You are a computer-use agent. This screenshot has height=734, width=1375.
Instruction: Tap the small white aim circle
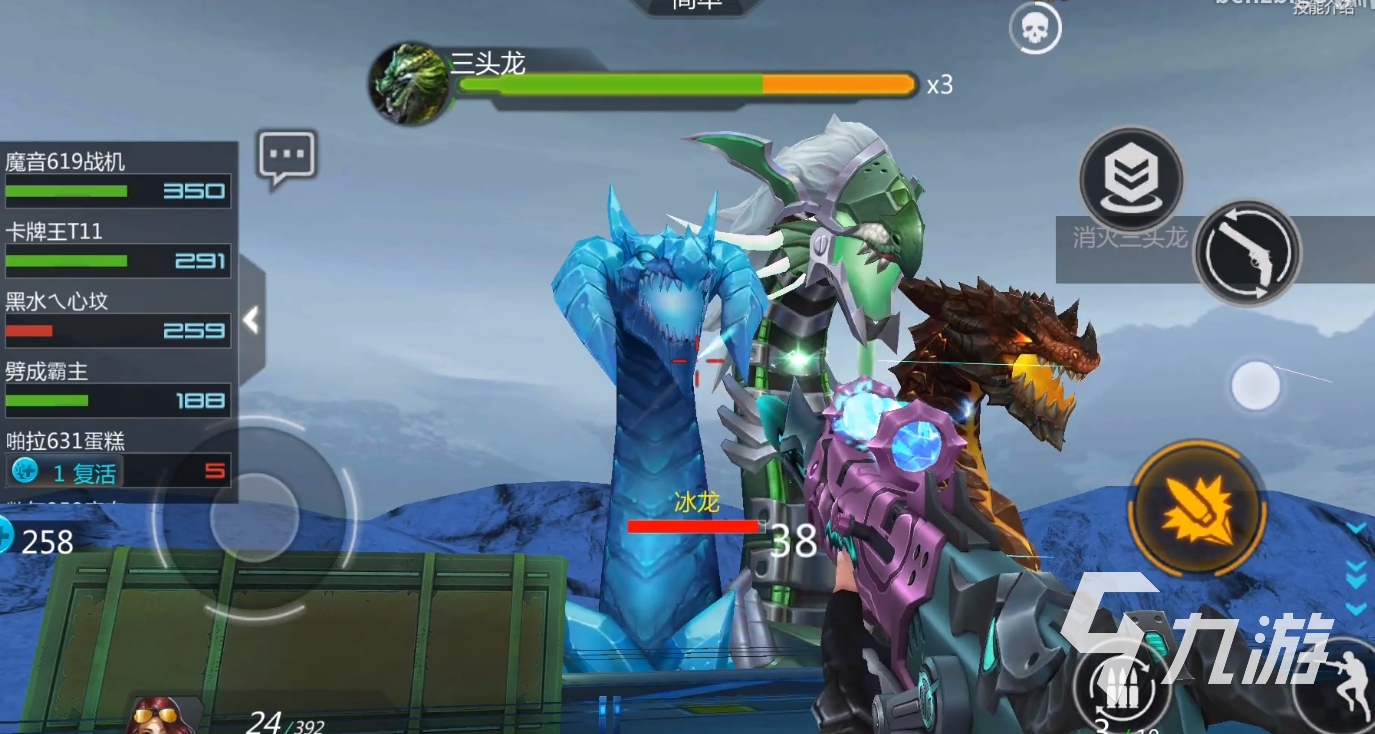coord(1255,386)
